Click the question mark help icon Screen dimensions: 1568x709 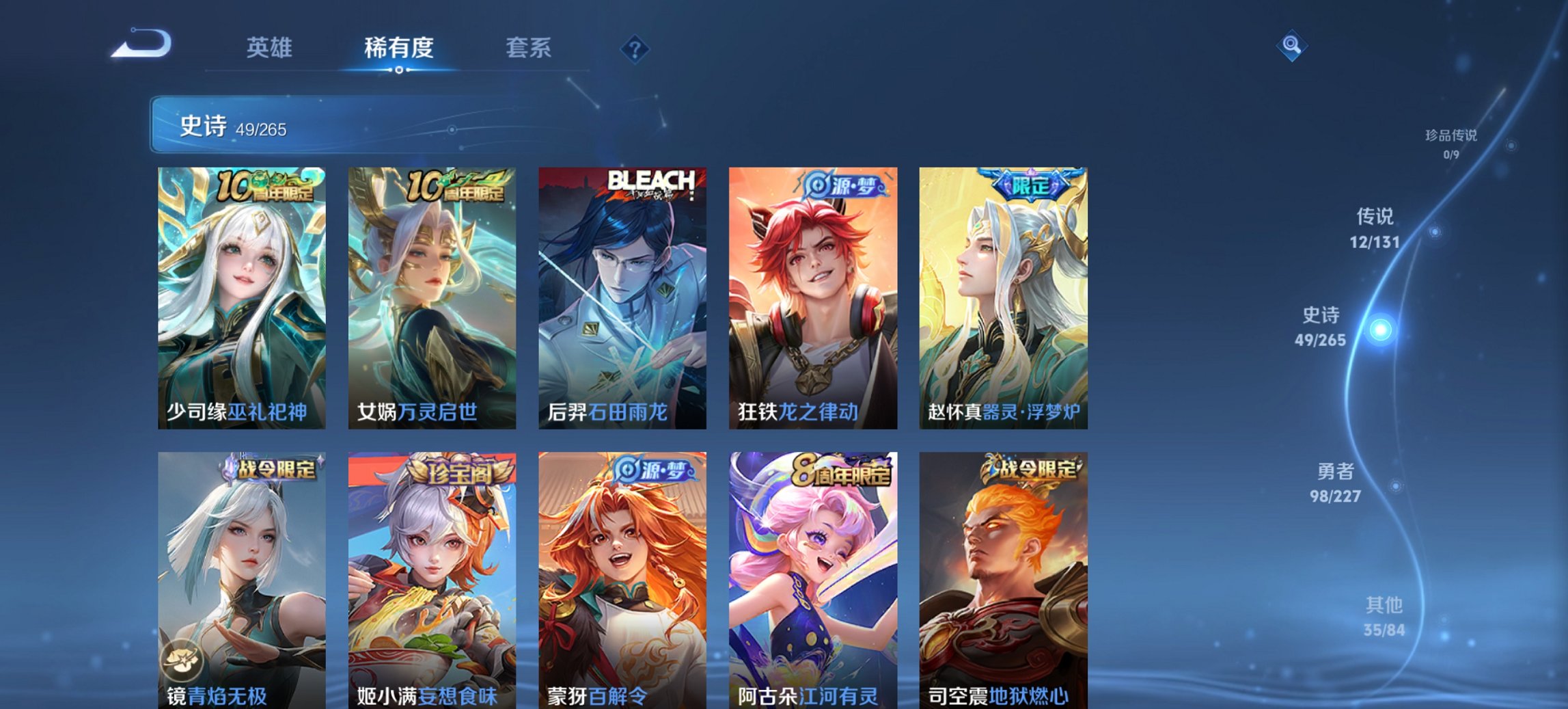click(x=635, y=48)
